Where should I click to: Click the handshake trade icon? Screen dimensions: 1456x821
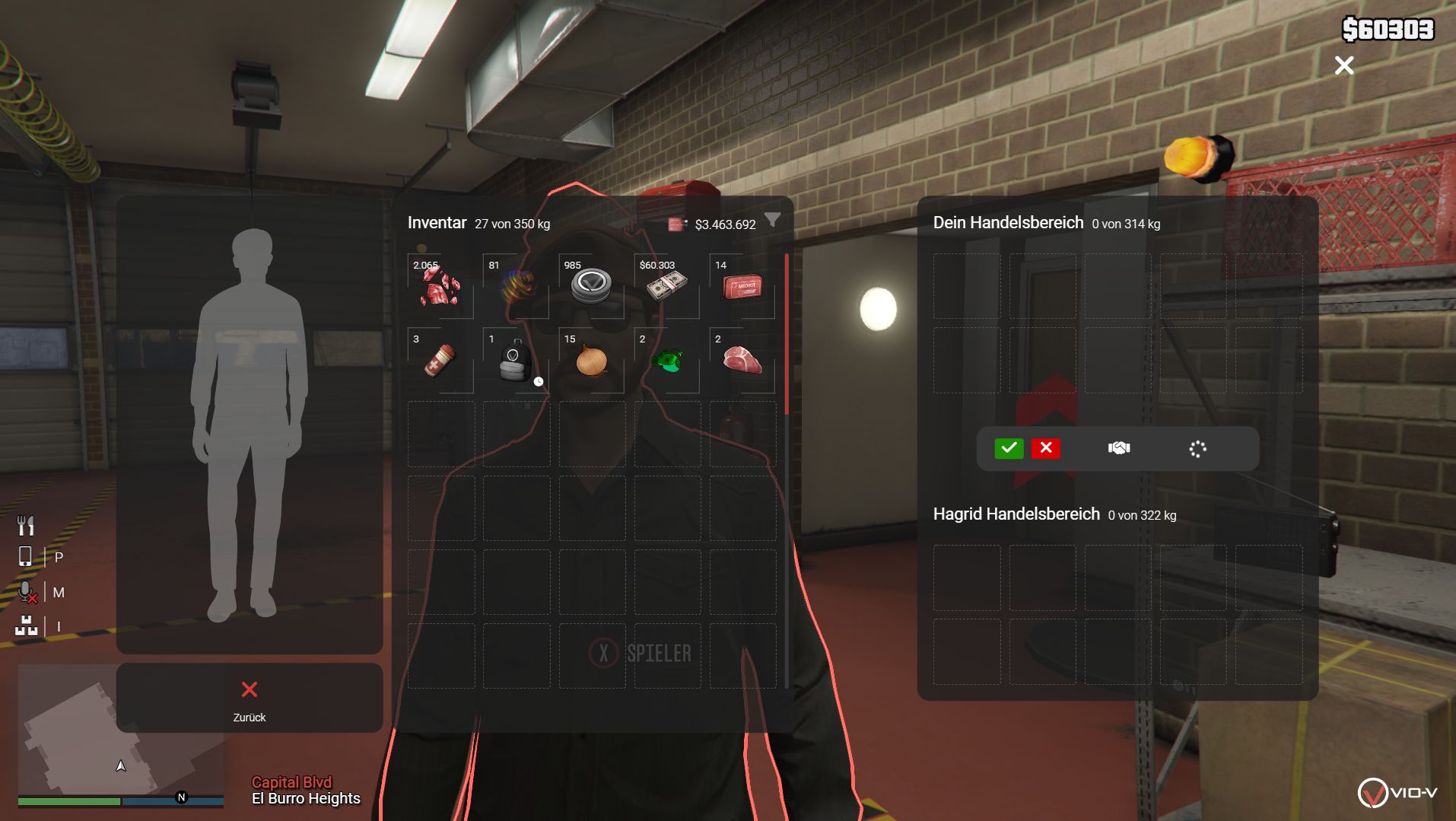(1119, 448)
